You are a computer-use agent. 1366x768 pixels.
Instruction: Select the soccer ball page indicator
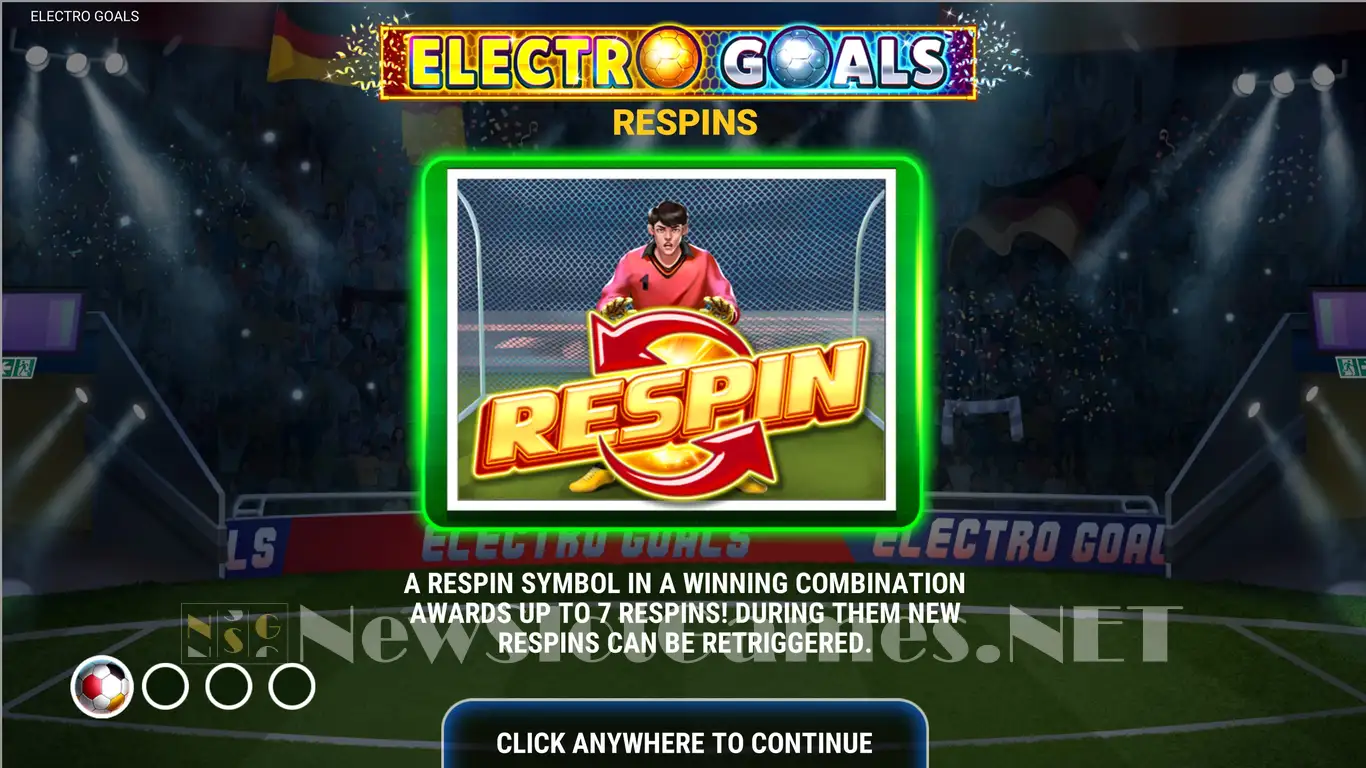[102, 687]
